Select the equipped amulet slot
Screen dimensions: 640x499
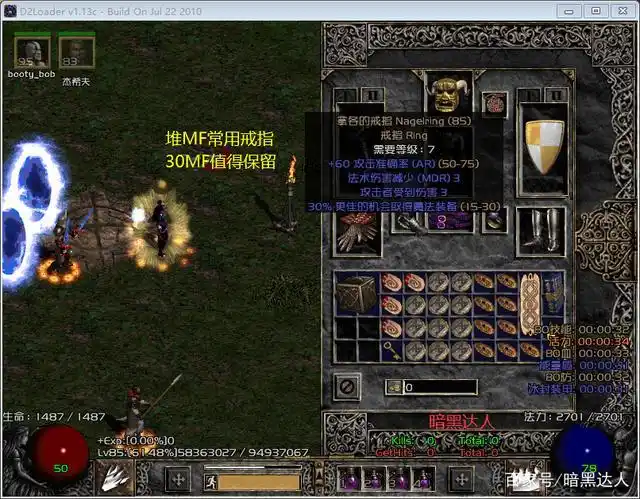(x=493, y=103)
